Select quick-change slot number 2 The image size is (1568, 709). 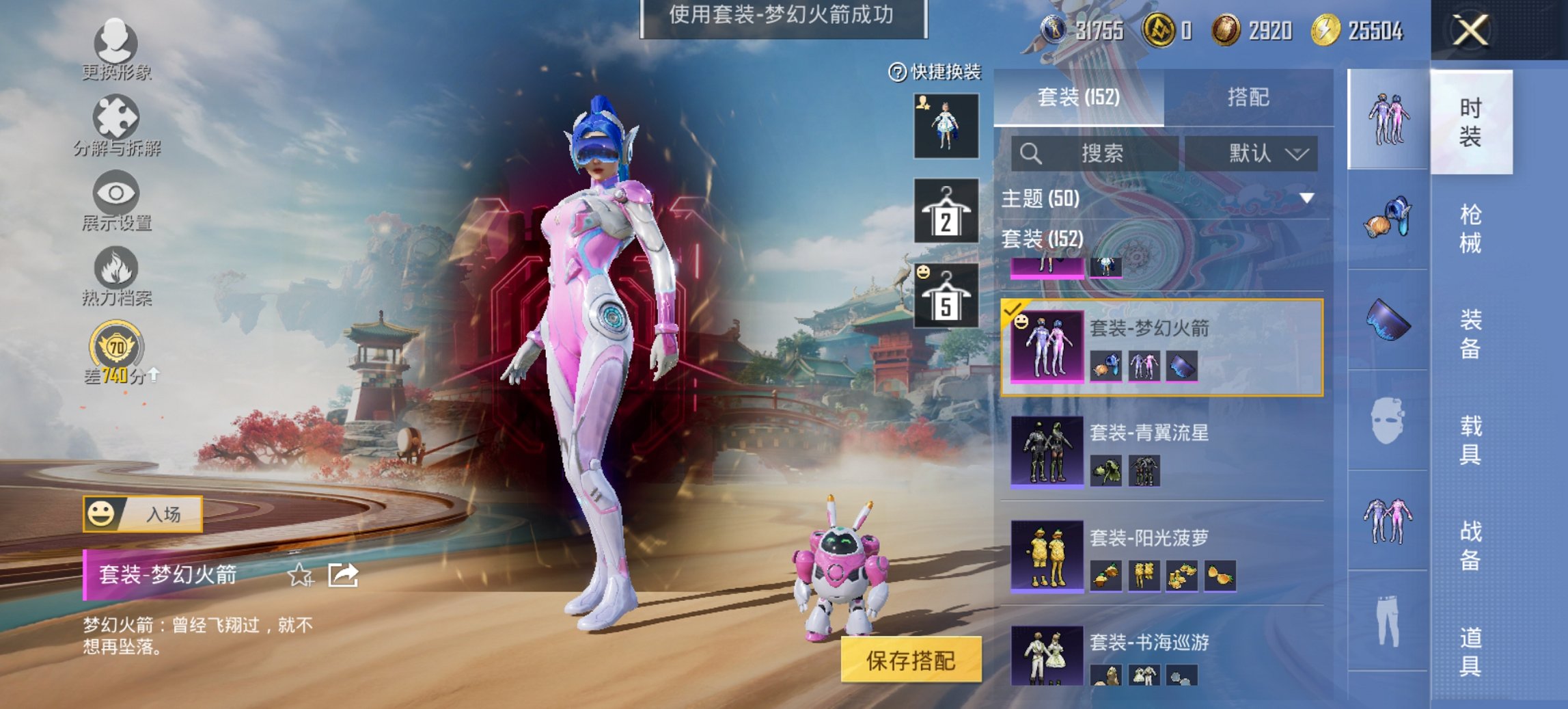coord(948,212)
